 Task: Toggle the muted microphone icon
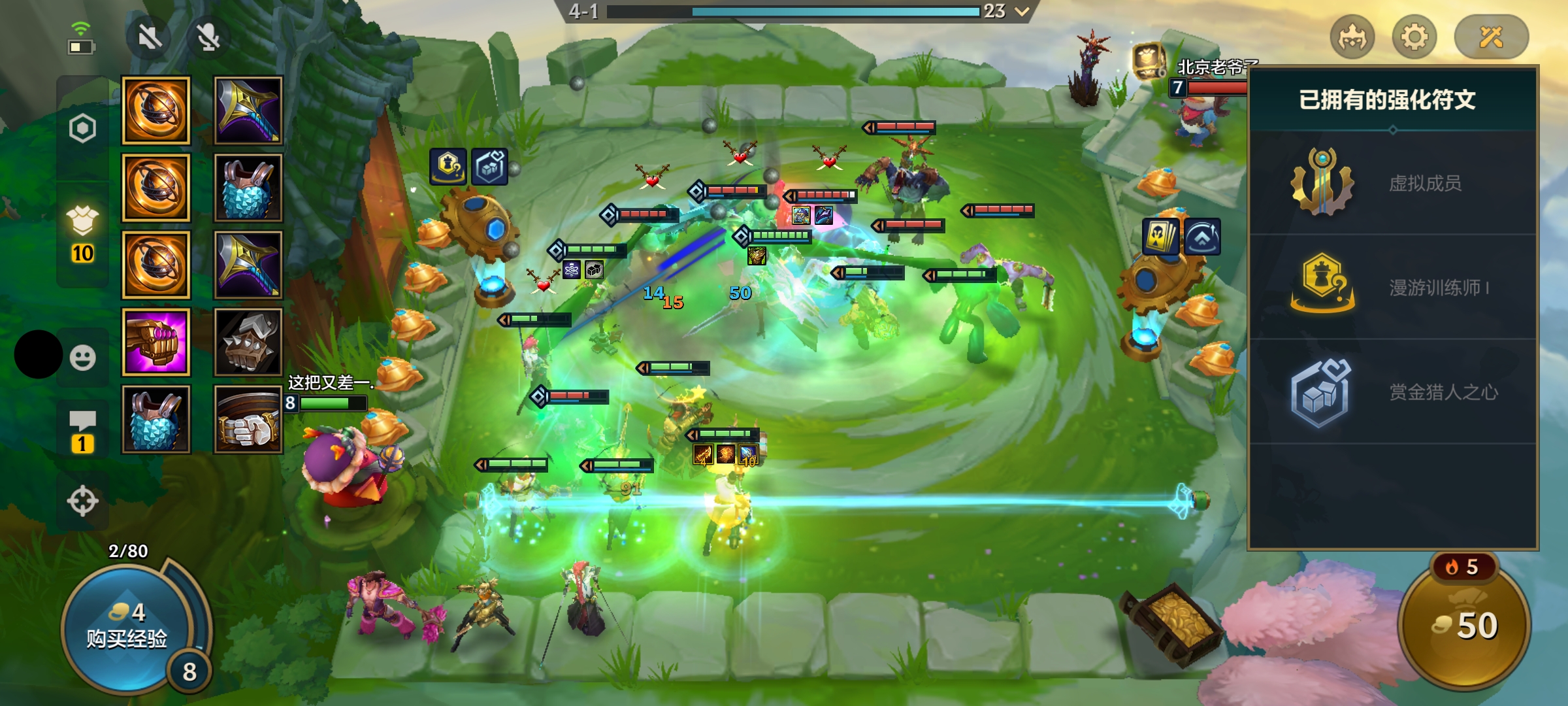pyautogui.click(x=208, y=37)
